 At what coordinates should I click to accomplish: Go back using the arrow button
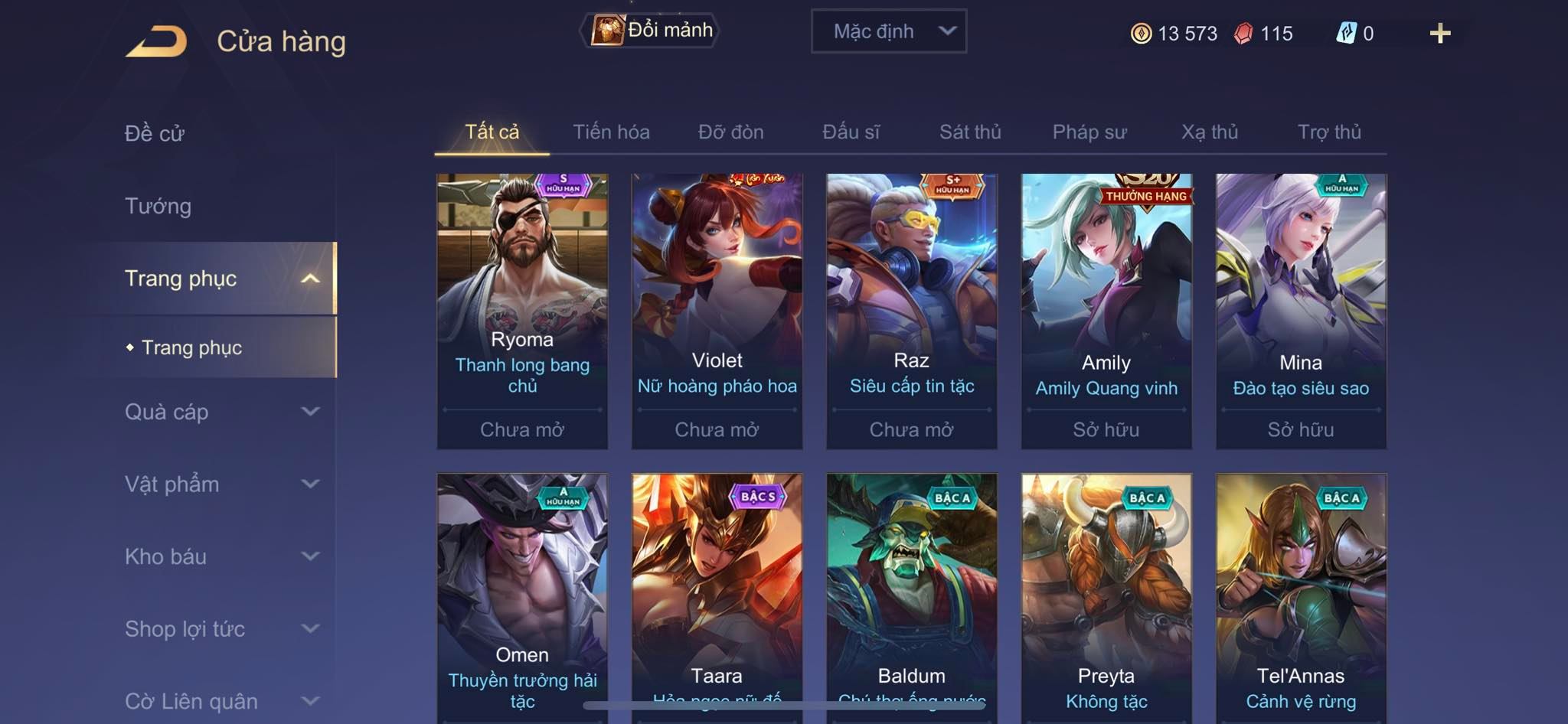click(x=157, y=41)
